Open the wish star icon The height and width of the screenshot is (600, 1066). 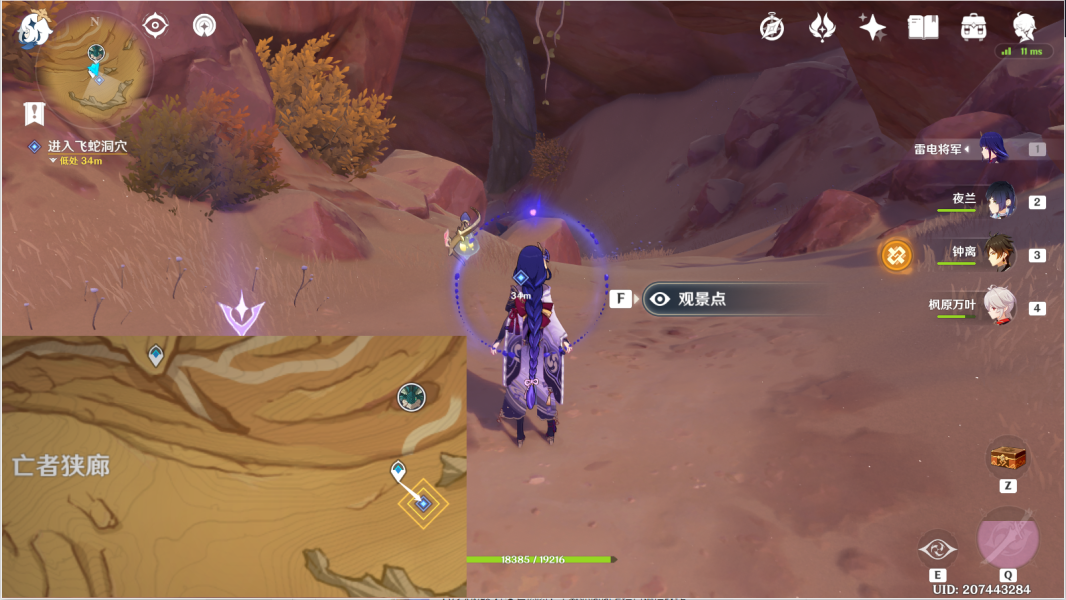[872, 28]
